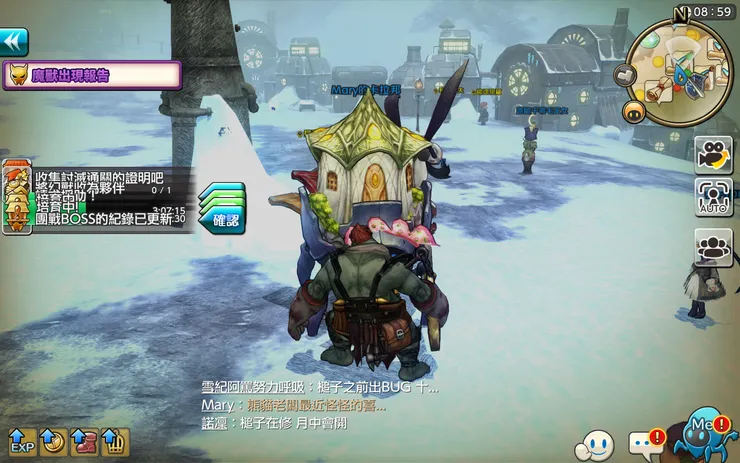This screenshot has width=740, height=463.
Task: Select the golden cage boost icon
Action: pyautogui.click(x=114, y=441)
